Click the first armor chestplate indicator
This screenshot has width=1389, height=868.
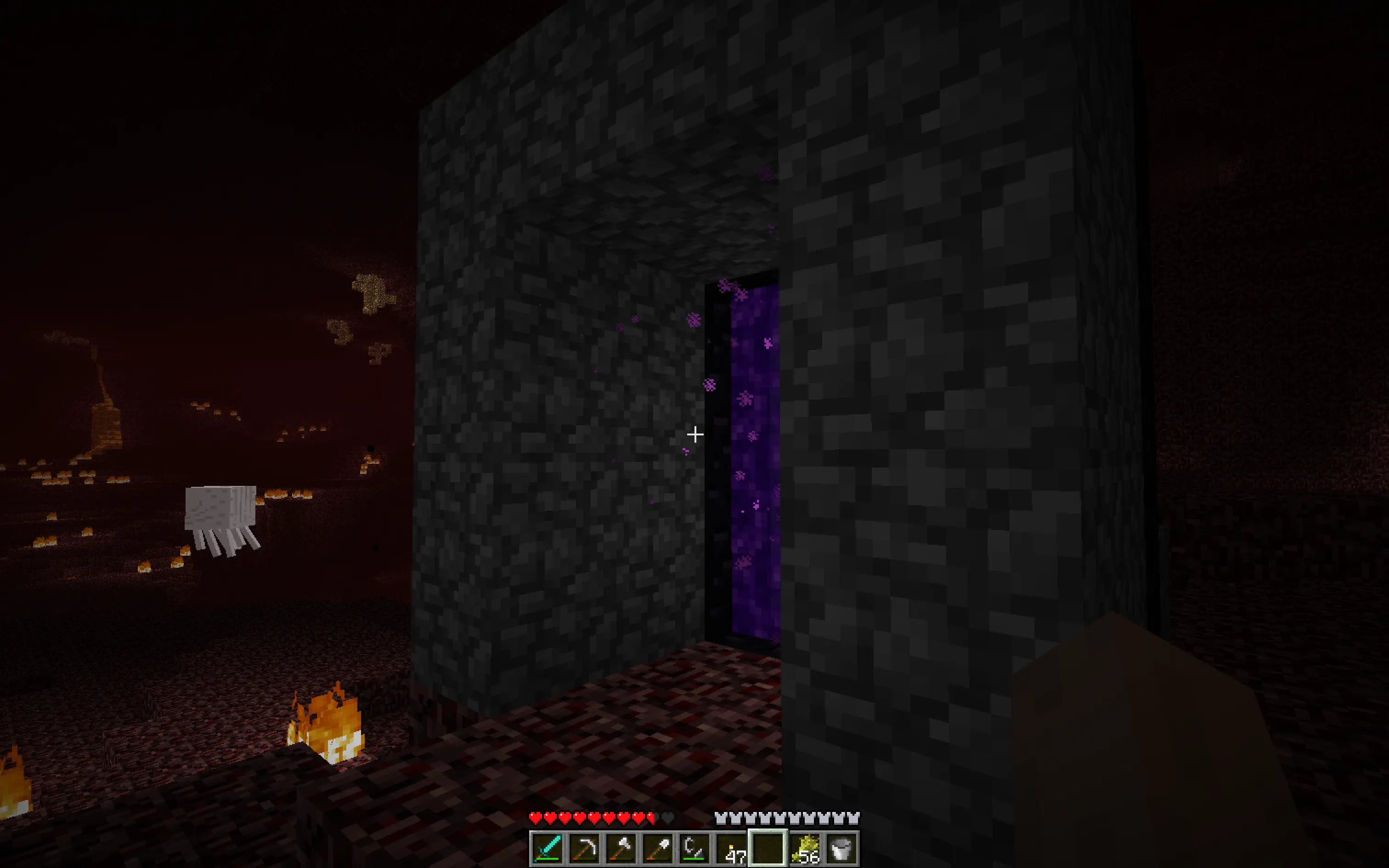[721, 817]
